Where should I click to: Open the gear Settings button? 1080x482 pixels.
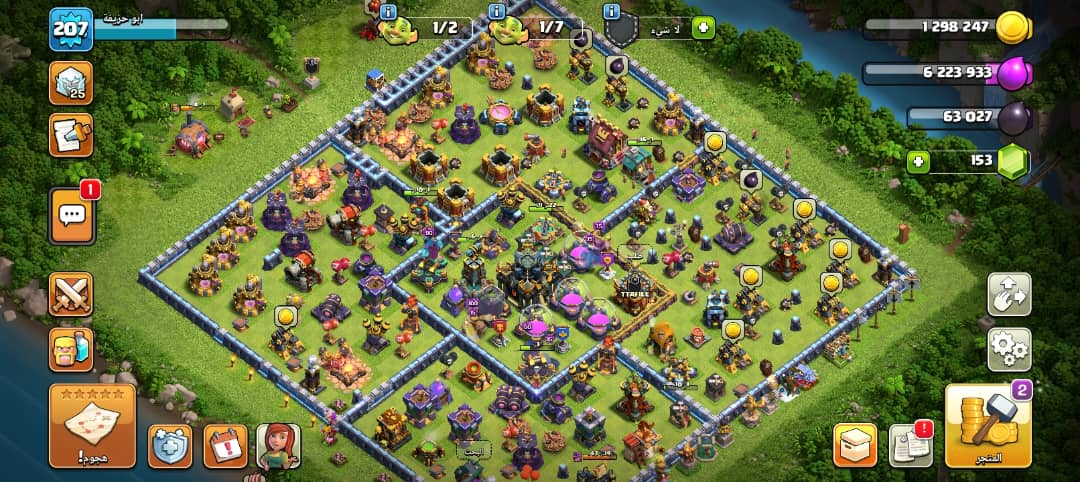(1009, 349)
